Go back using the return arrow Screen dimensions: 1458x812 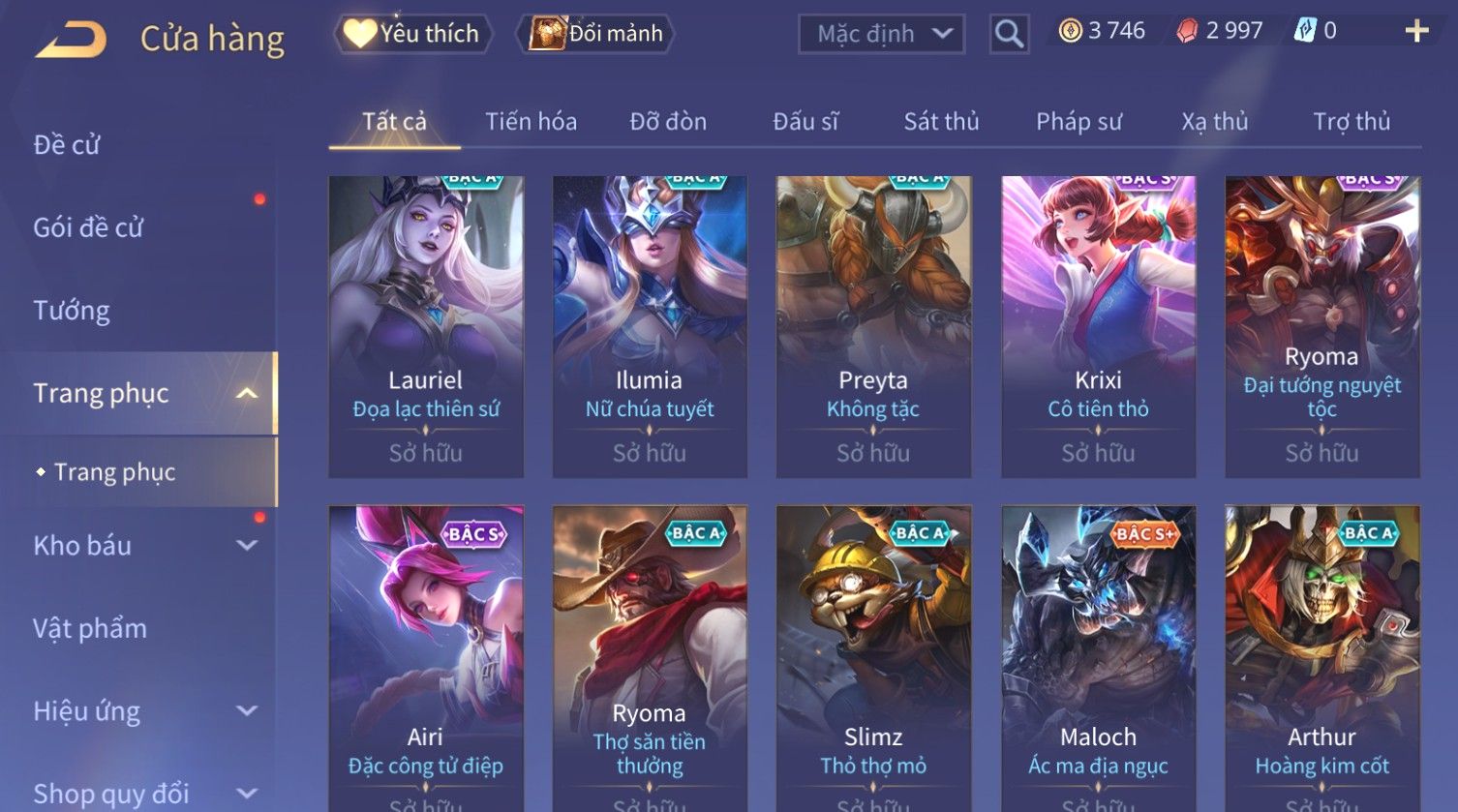[72, 40]
